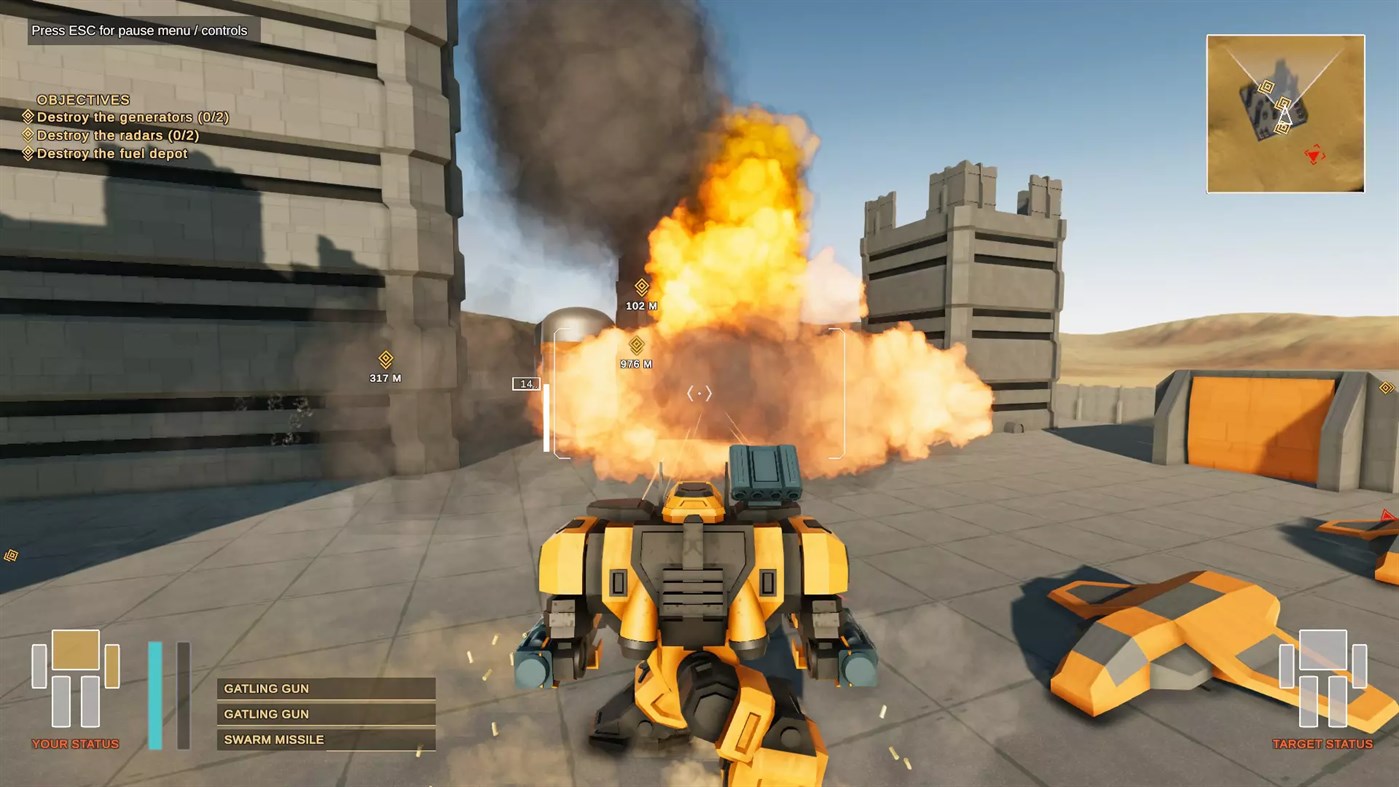Click the ammo counter showing 14
The width and height of the screenshot is (1399, 787).
pyautogui.click(x=526, y=383)
